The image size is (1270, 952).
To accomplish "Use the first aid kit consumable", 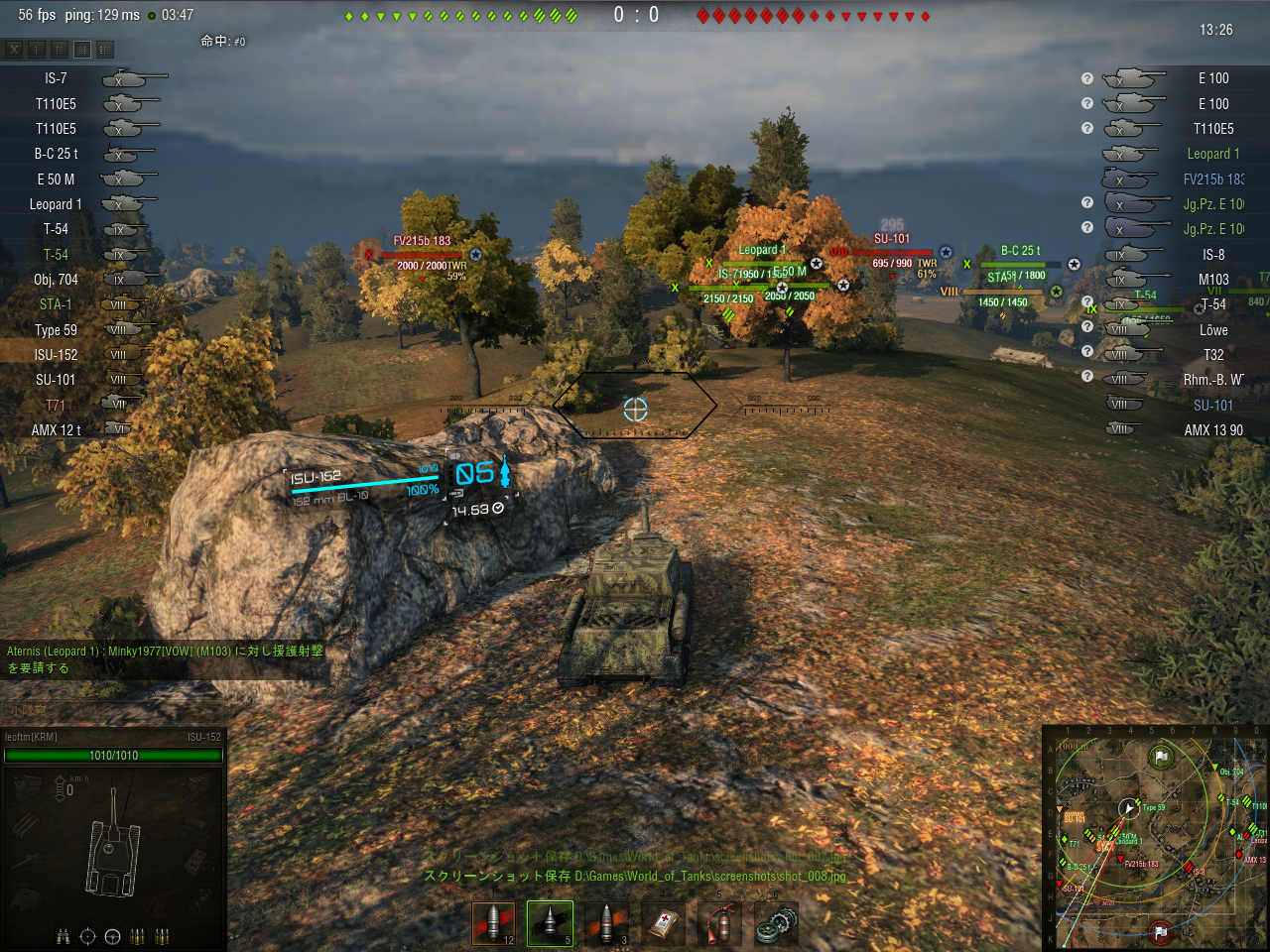I will pyautogui.click(x=663, y=923).
